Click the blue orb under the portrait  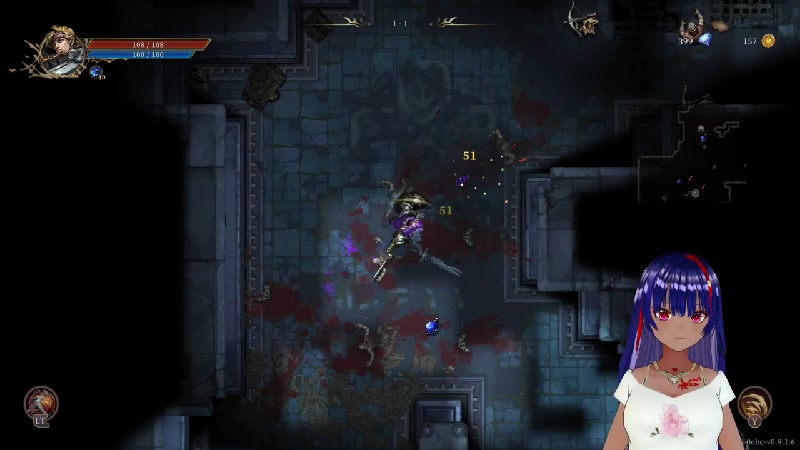[96, 72]
